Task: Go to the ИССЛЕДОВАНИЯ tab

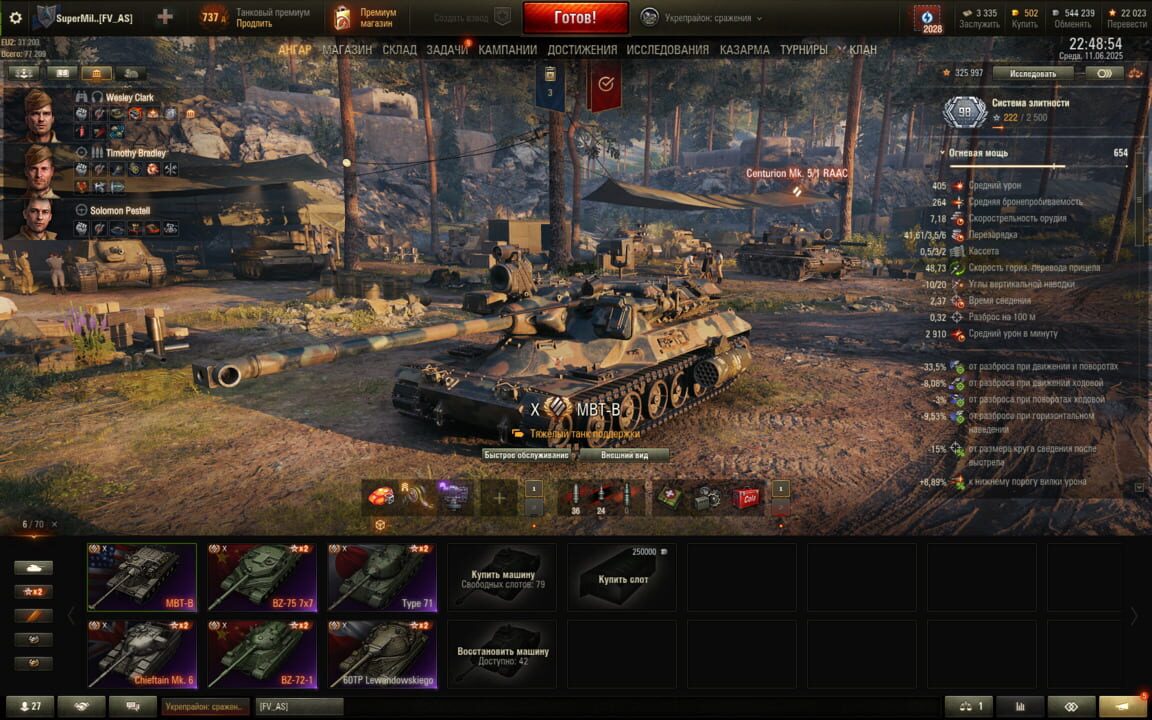Action: point(668,50)
